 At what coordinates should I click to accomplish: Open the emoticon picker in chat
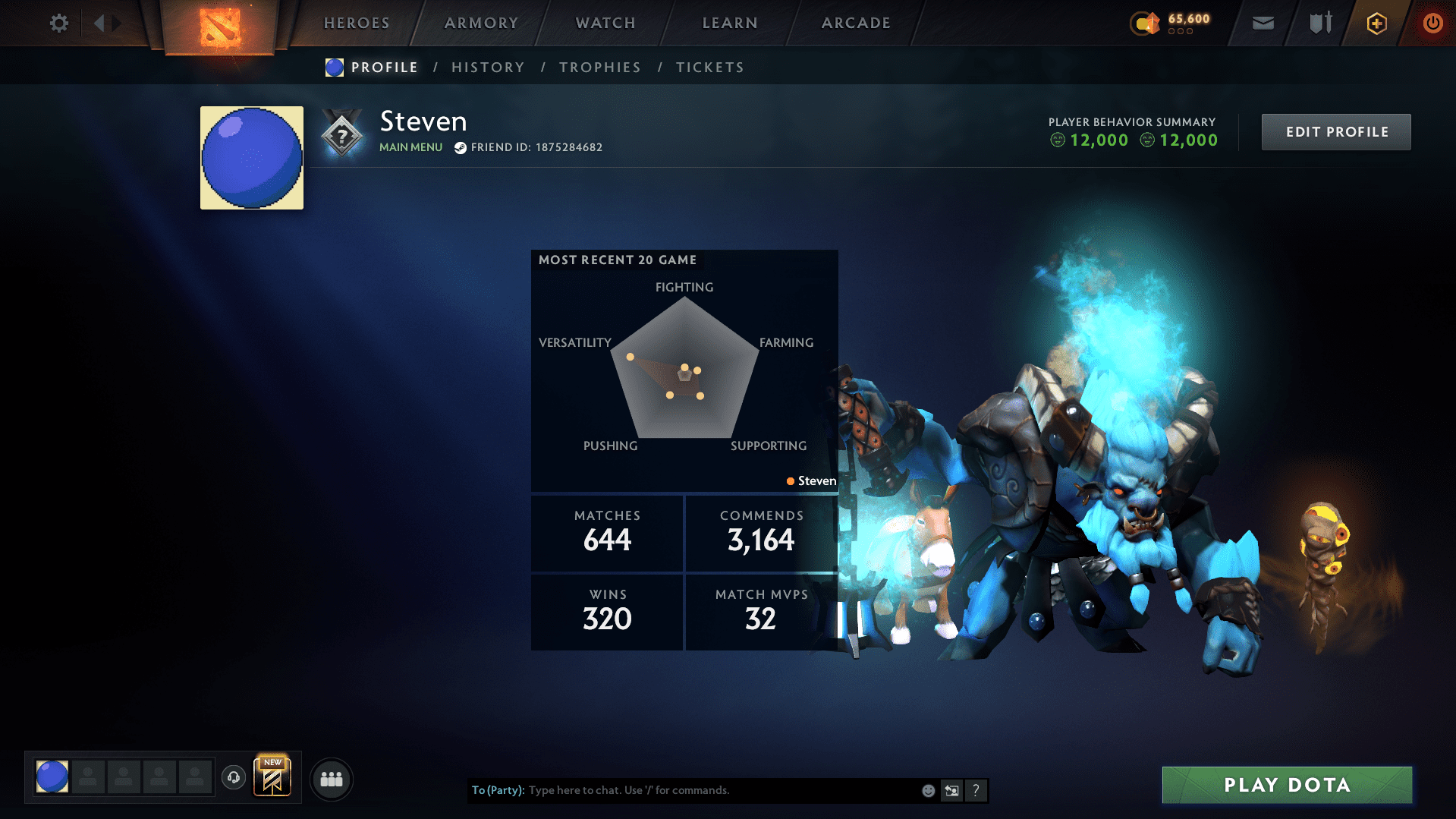coord(928,790)
